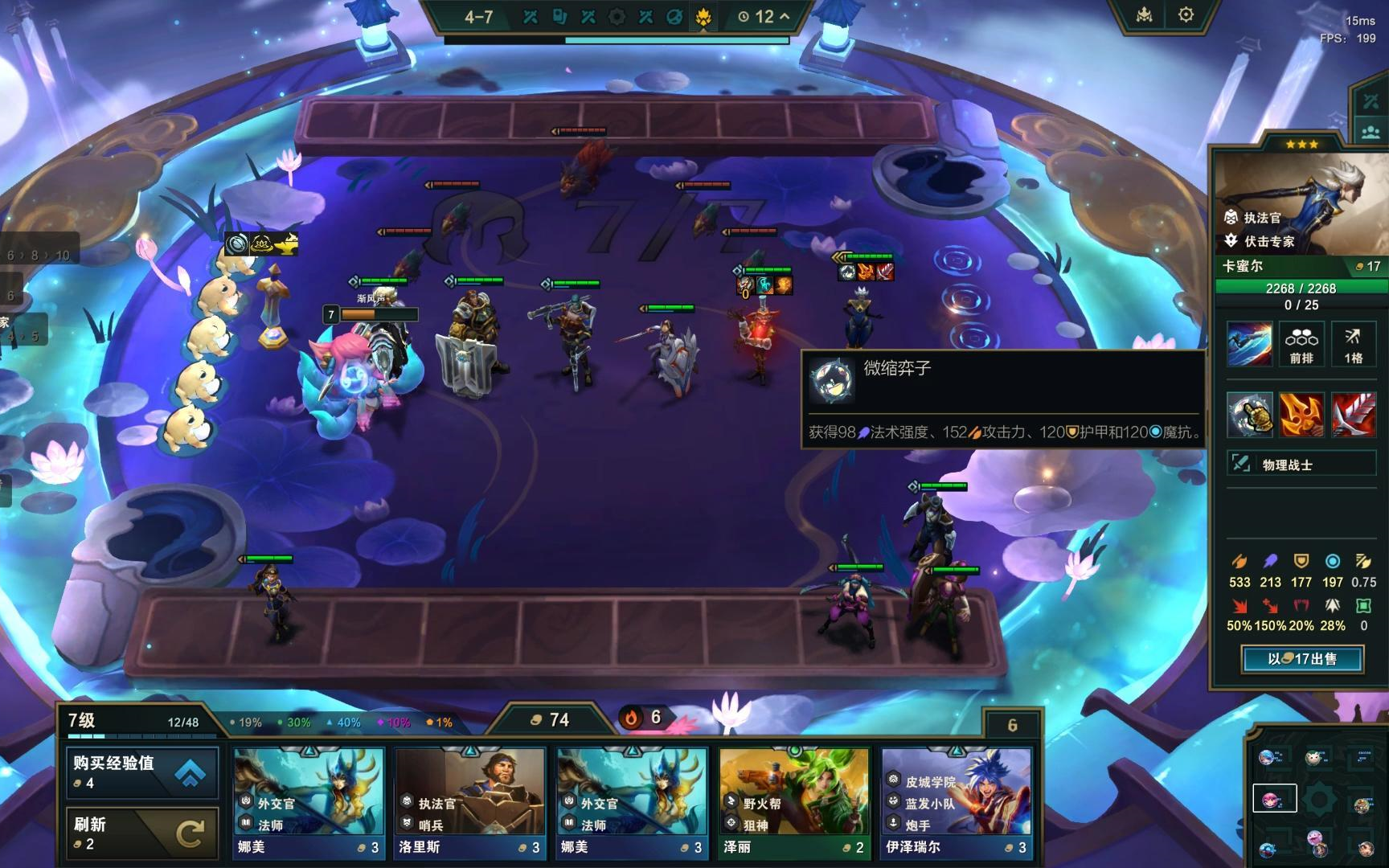Viewport: 1389px width, 868px height.
Task: Open the icon left of settings gear
Action: point(1145,15)
